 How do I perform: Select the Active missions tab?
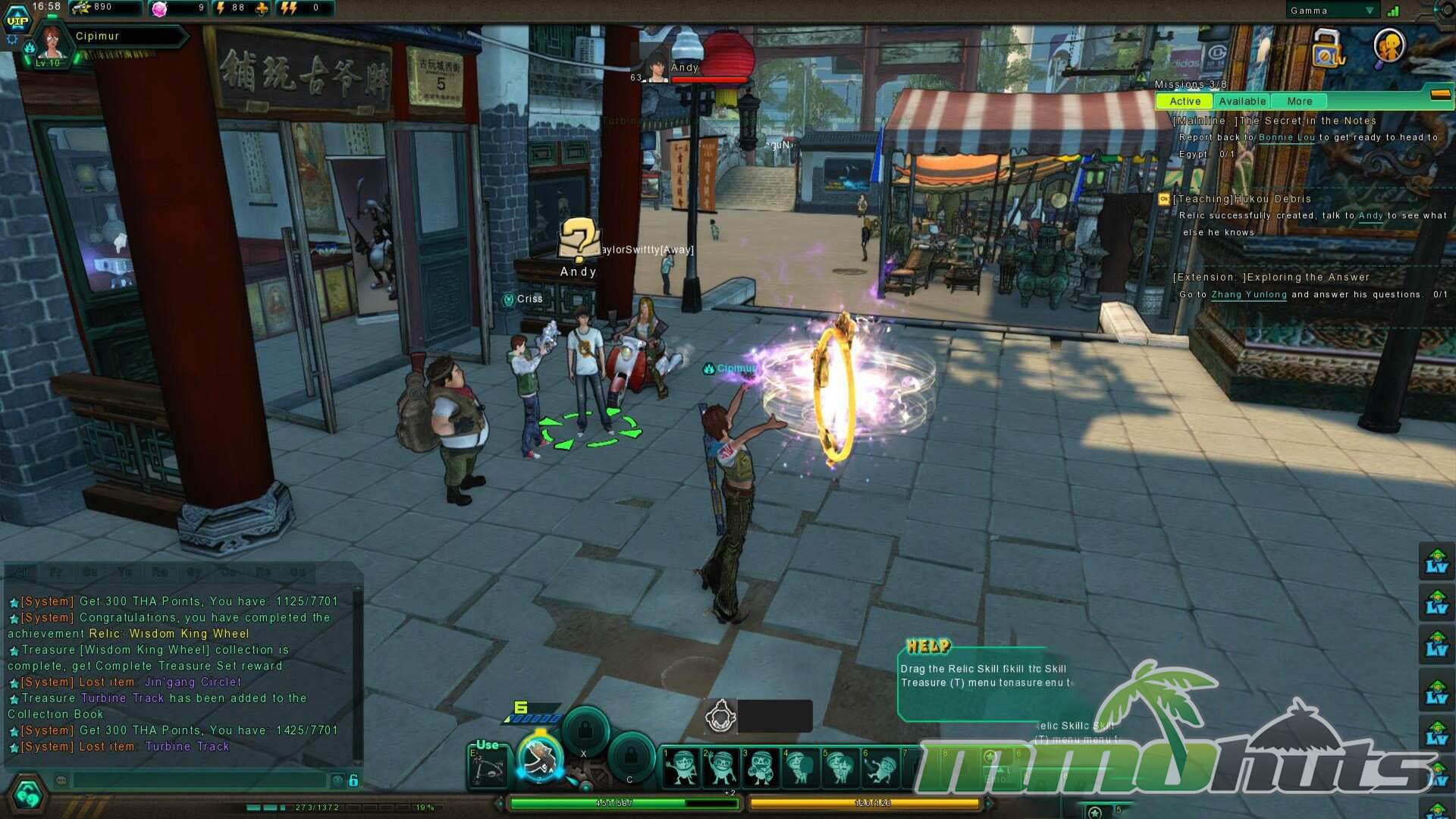point(1185,102)
